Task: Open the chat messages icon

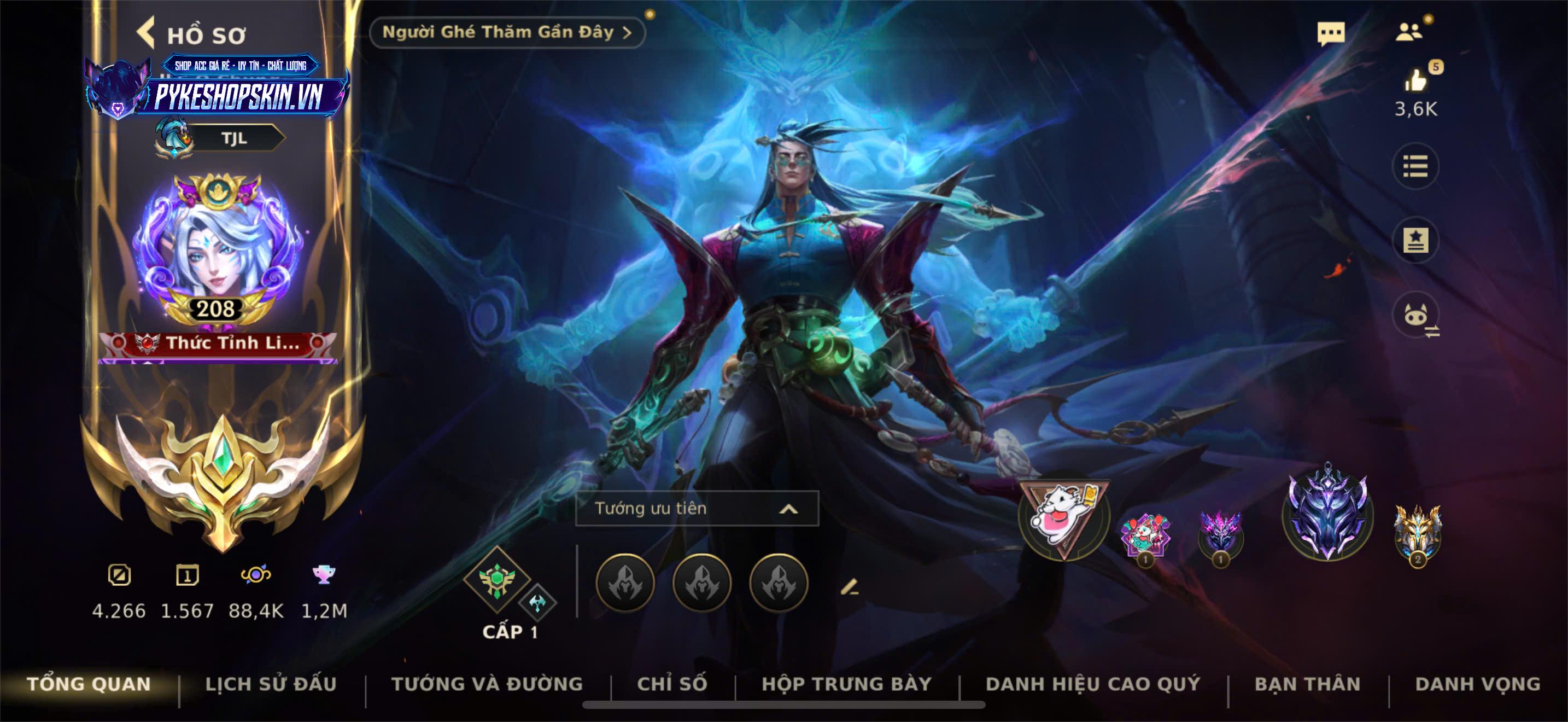Action: [1331, 33]
